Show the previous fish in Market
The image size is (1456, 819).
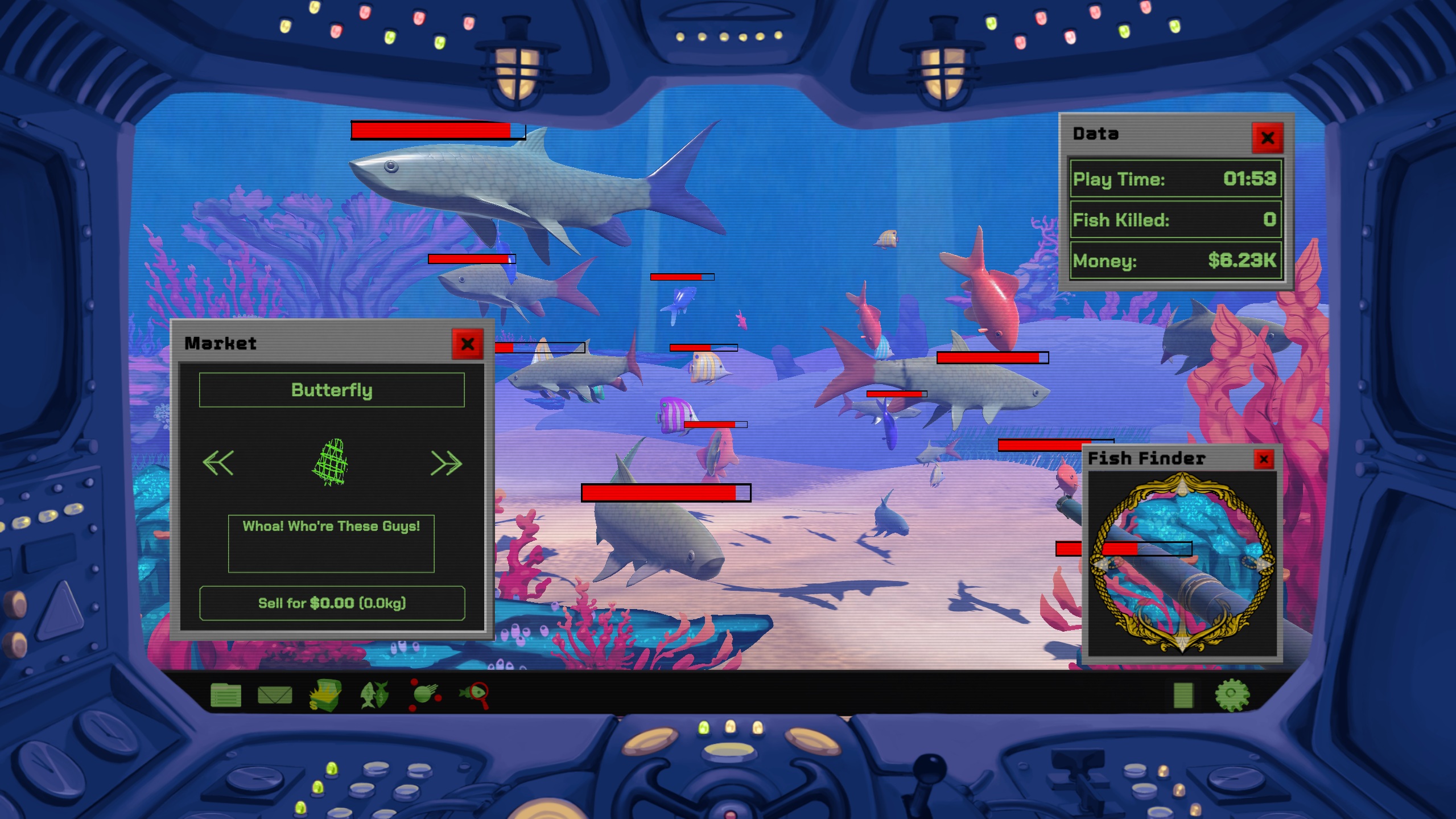click(218, 463)
